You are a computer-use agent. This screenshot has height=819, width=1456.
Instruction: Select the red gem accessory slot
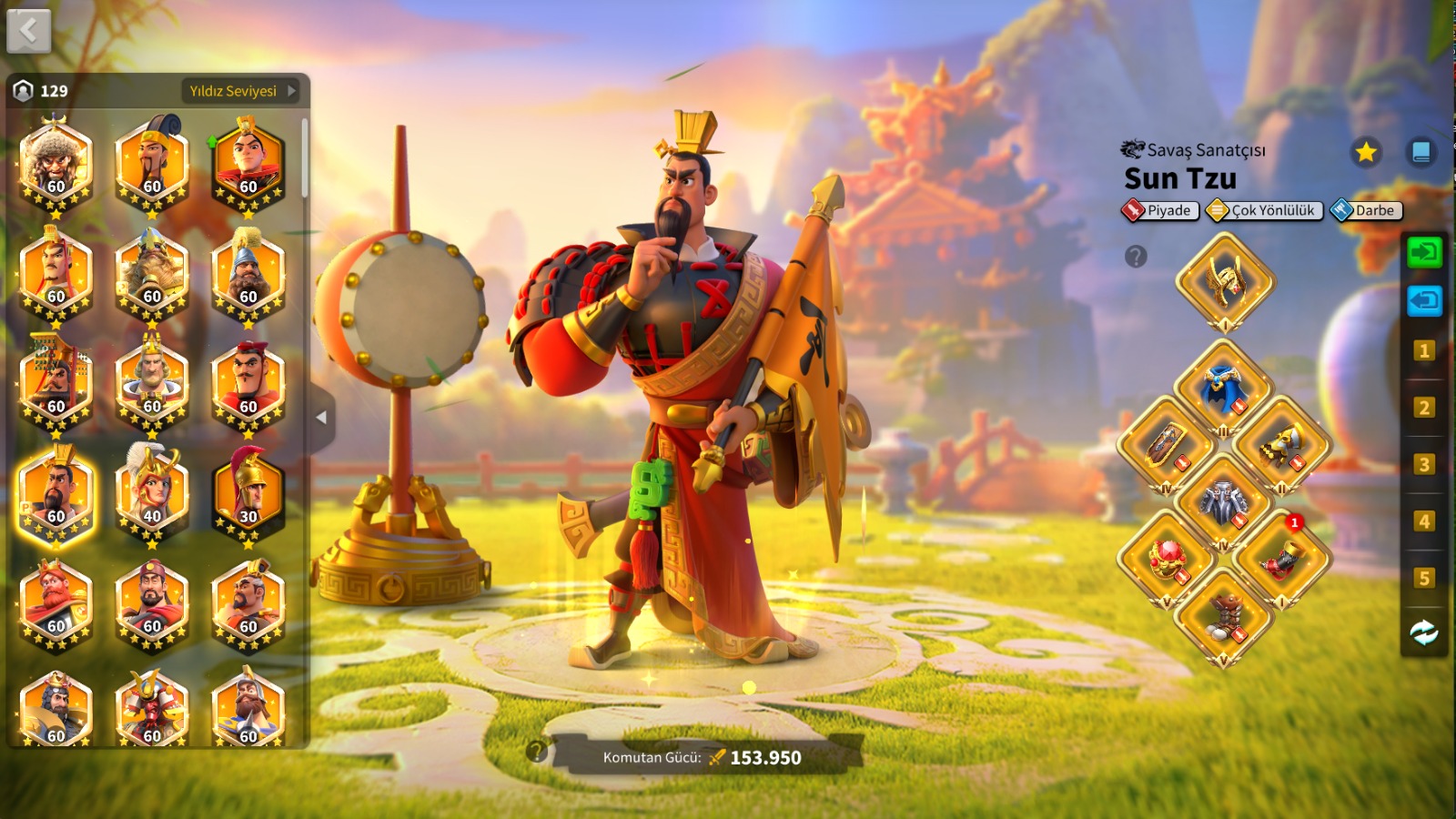pyautogui.click(x=1167, y=559)
